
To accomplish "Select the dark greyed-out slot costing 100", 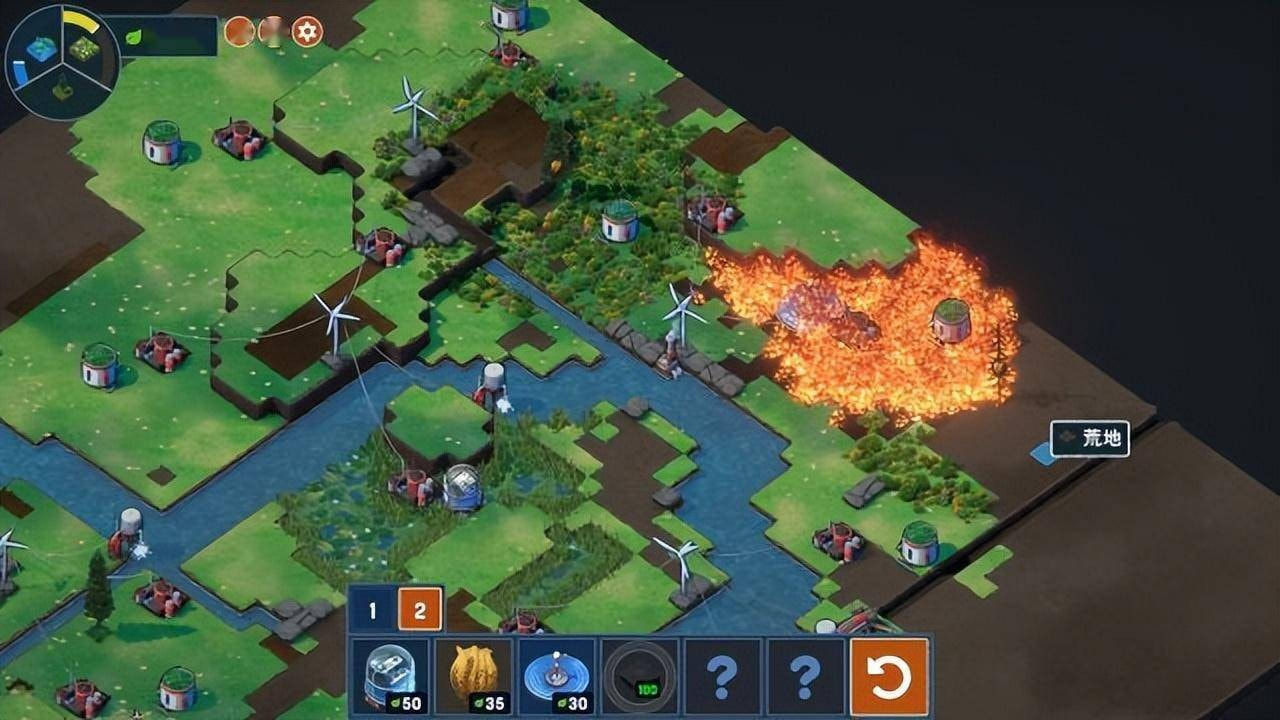I will pyautogui.click(x=639, y=677).
